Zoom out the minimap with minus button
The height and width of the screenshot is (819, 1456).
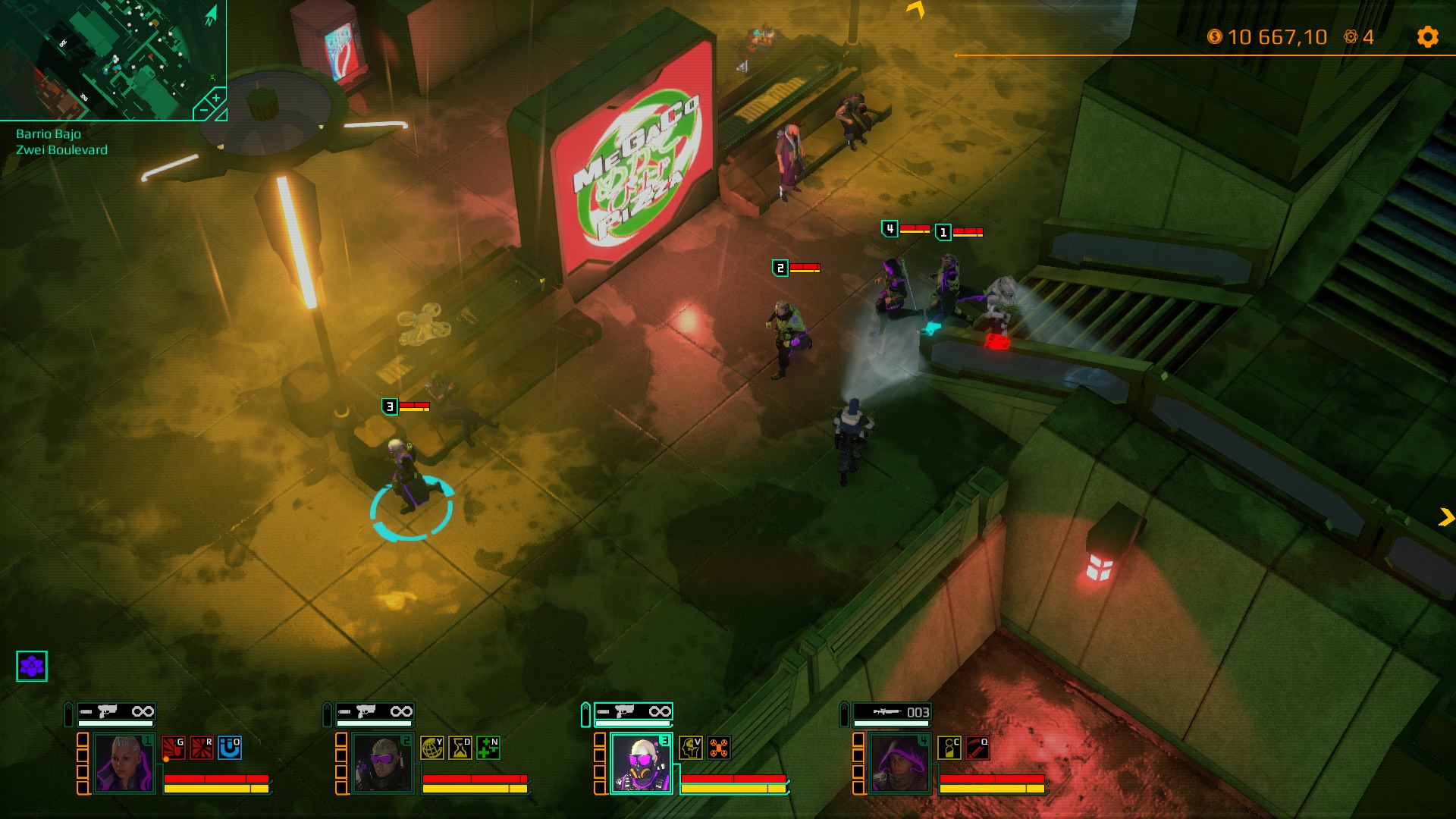(202, 111)
